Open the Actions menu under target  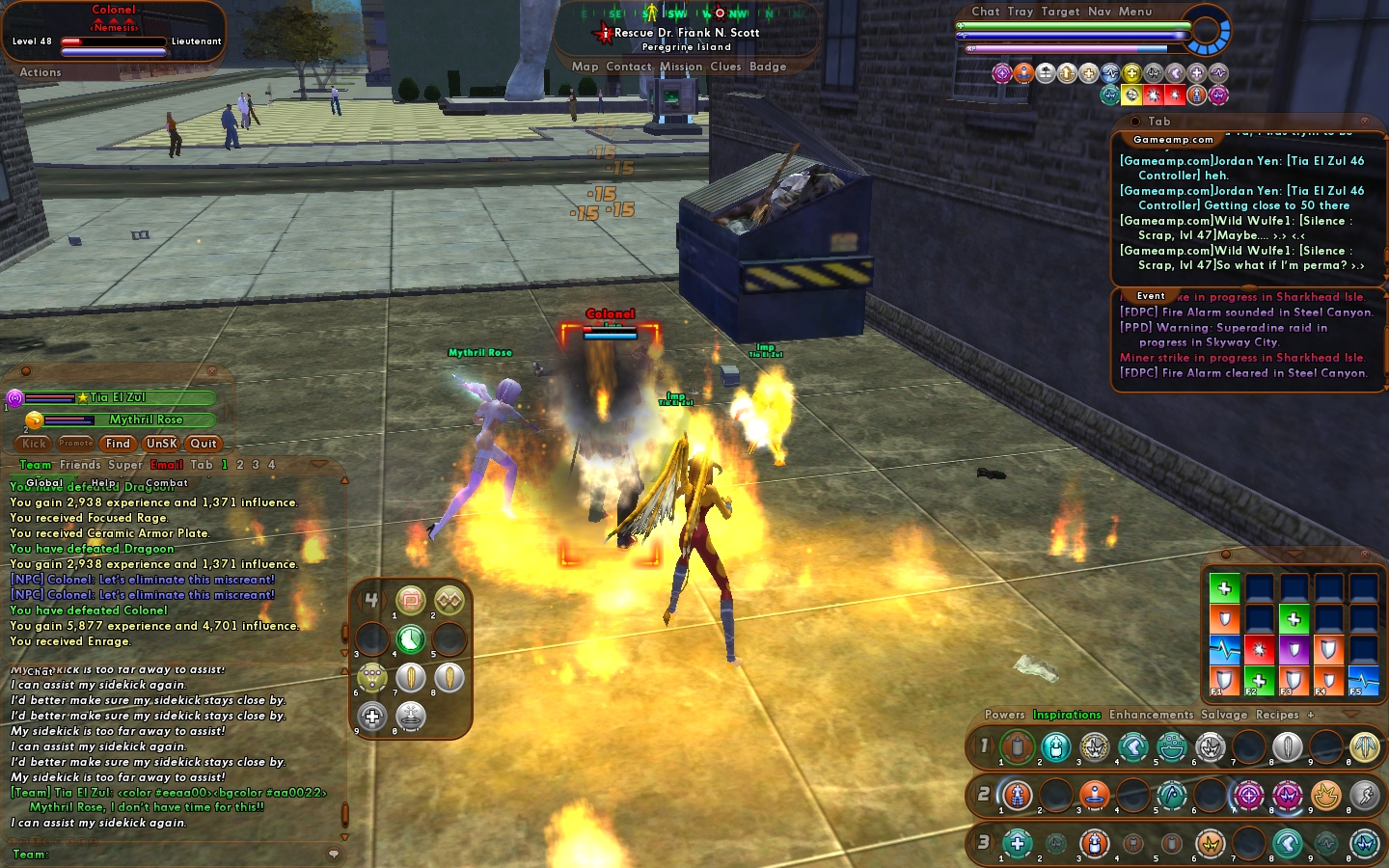(x=41, y=72)
